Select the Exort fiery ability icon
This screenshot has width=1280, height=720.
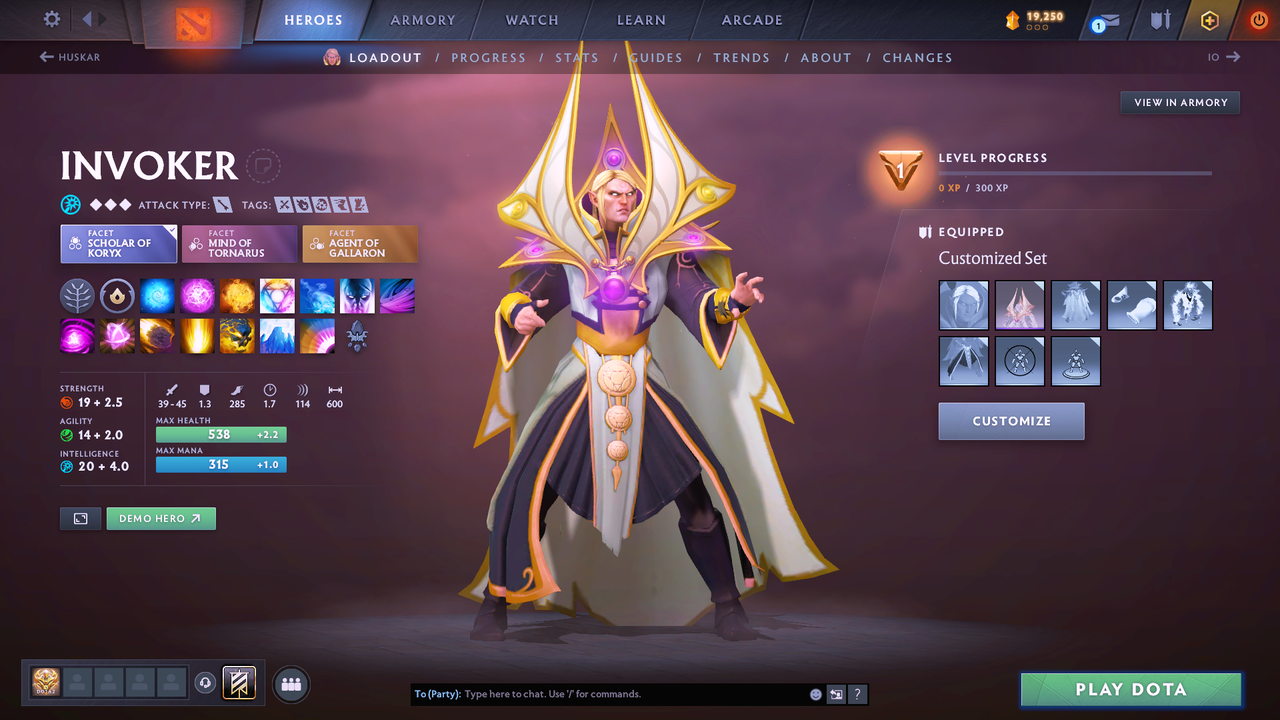238,295
